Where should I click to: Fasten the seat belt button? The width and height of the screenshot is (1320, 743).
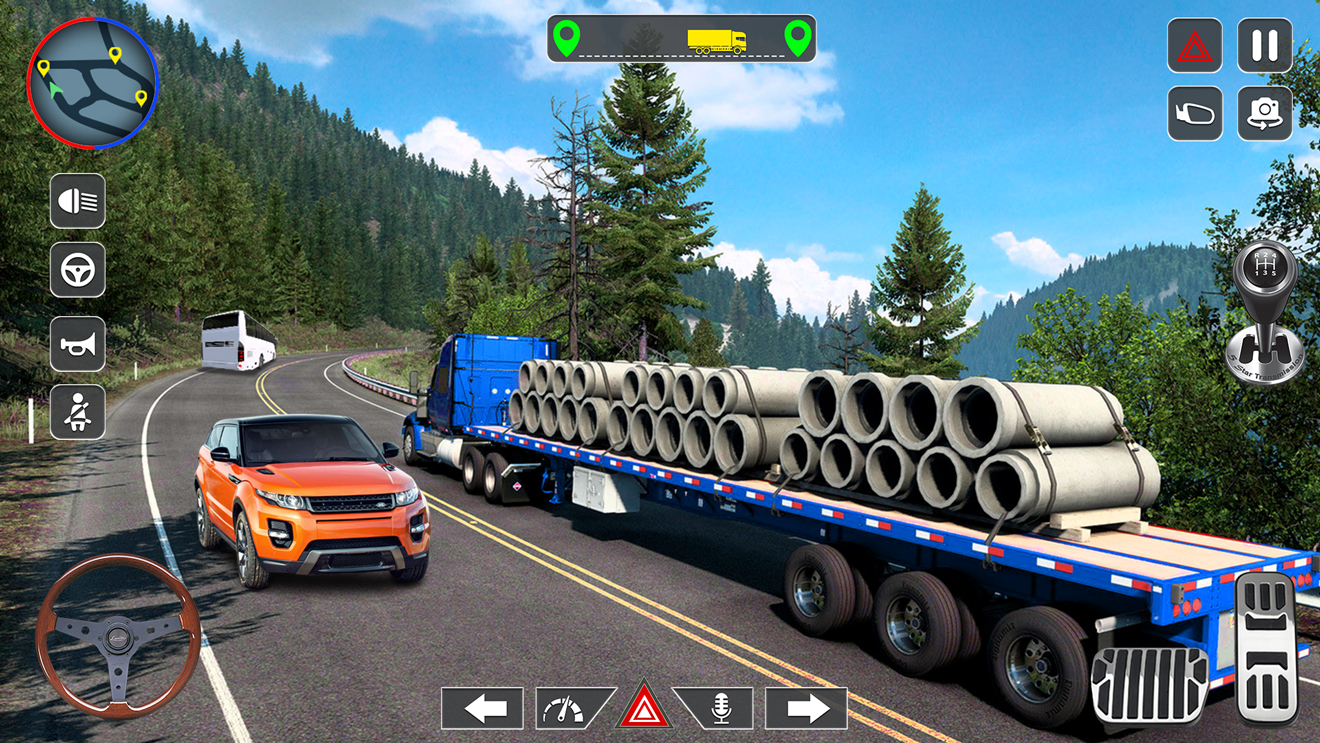pos(78,412)
